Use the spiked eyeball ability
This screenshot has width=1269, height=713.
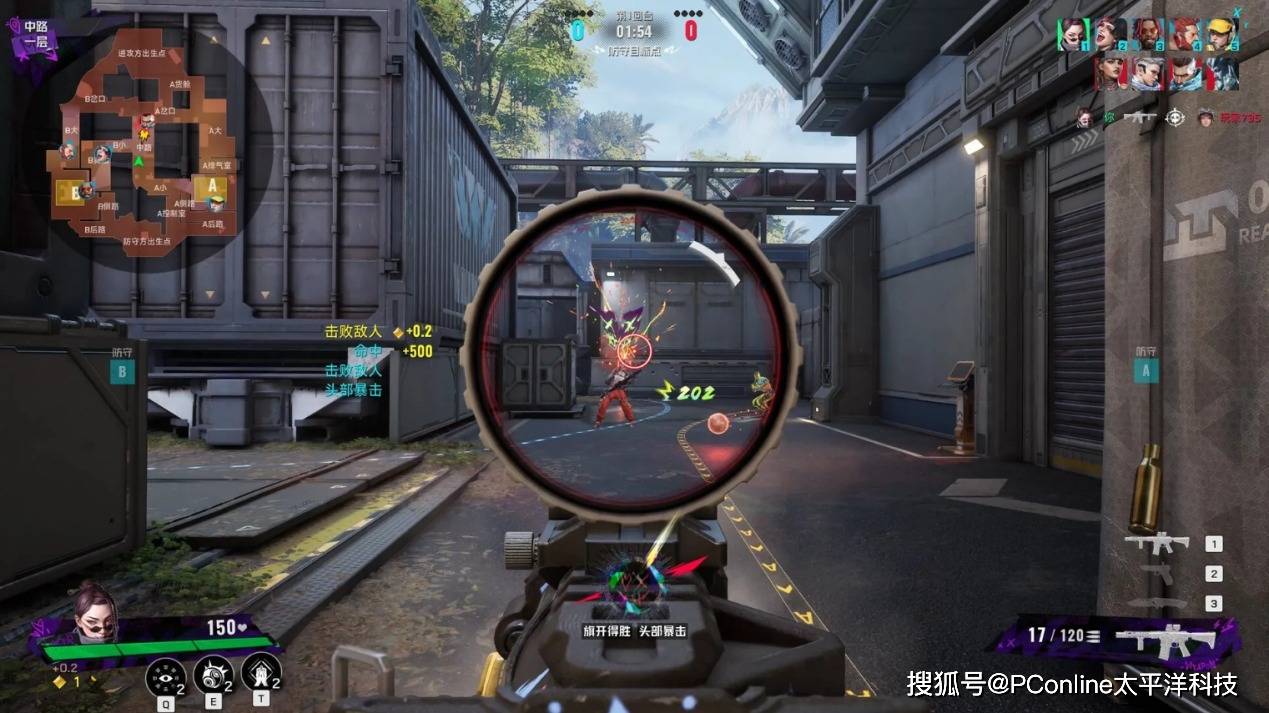pos(212,676)
